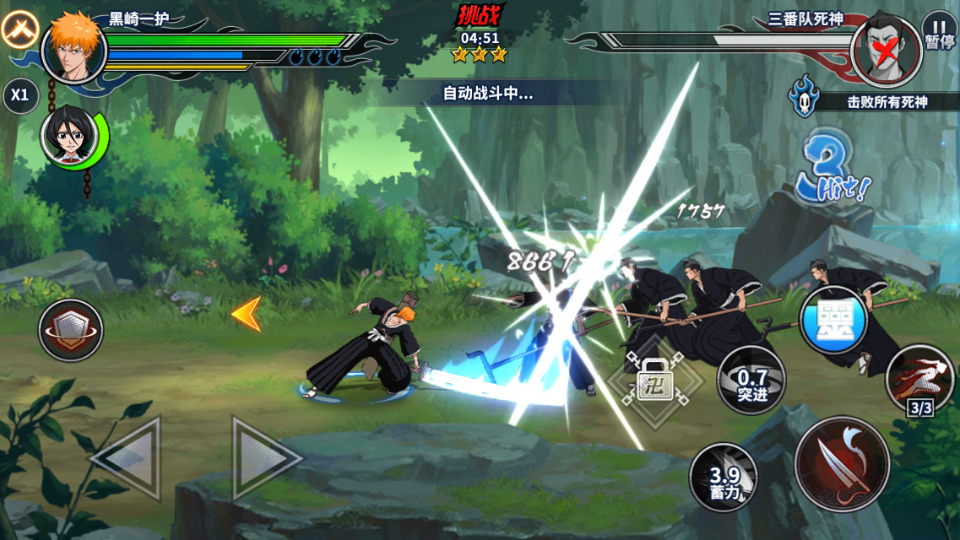This screenshot has height=540, width=960.
Task: Use the glowing blue special skill
Action: click(x=832, y=320)
